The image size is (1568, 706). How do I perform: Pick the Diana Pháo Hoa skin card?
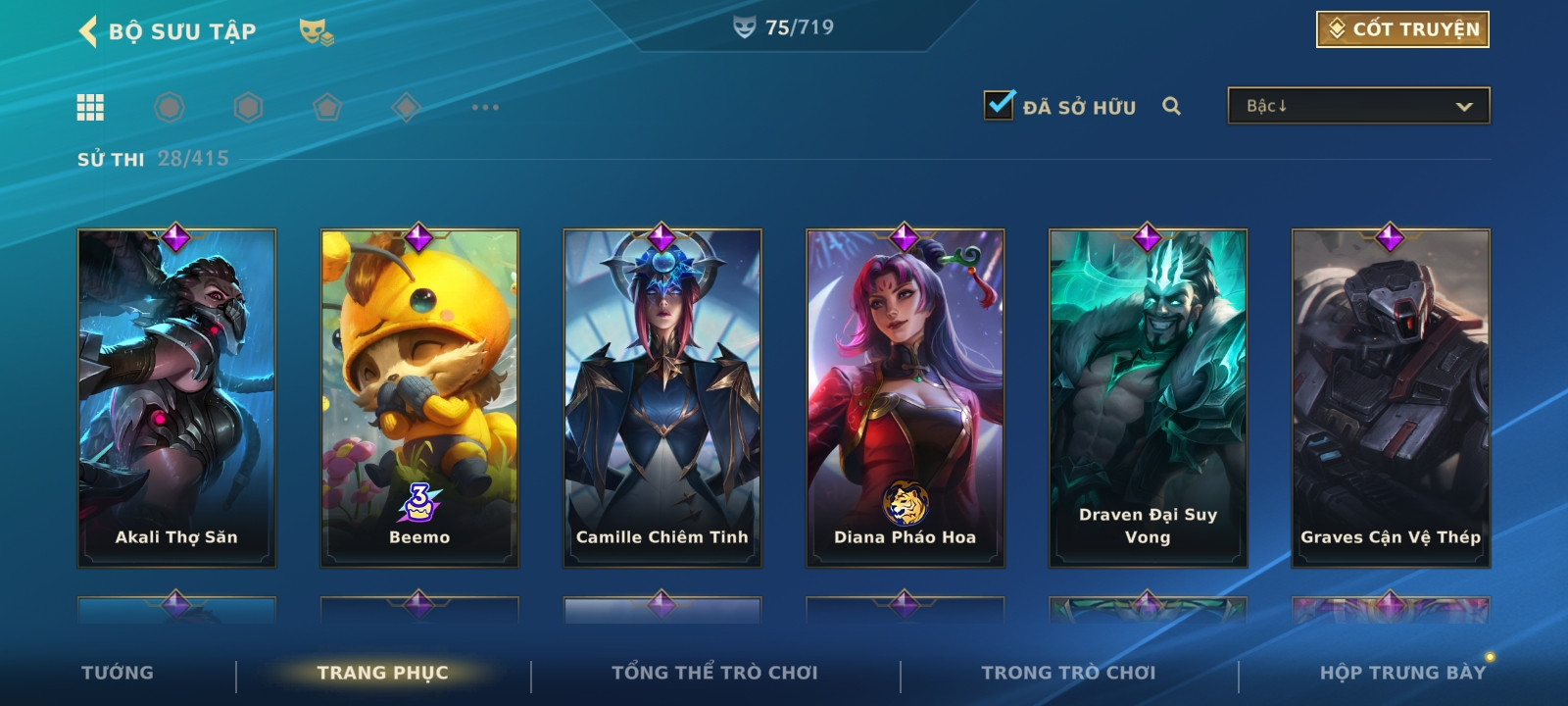click(906, 397)
